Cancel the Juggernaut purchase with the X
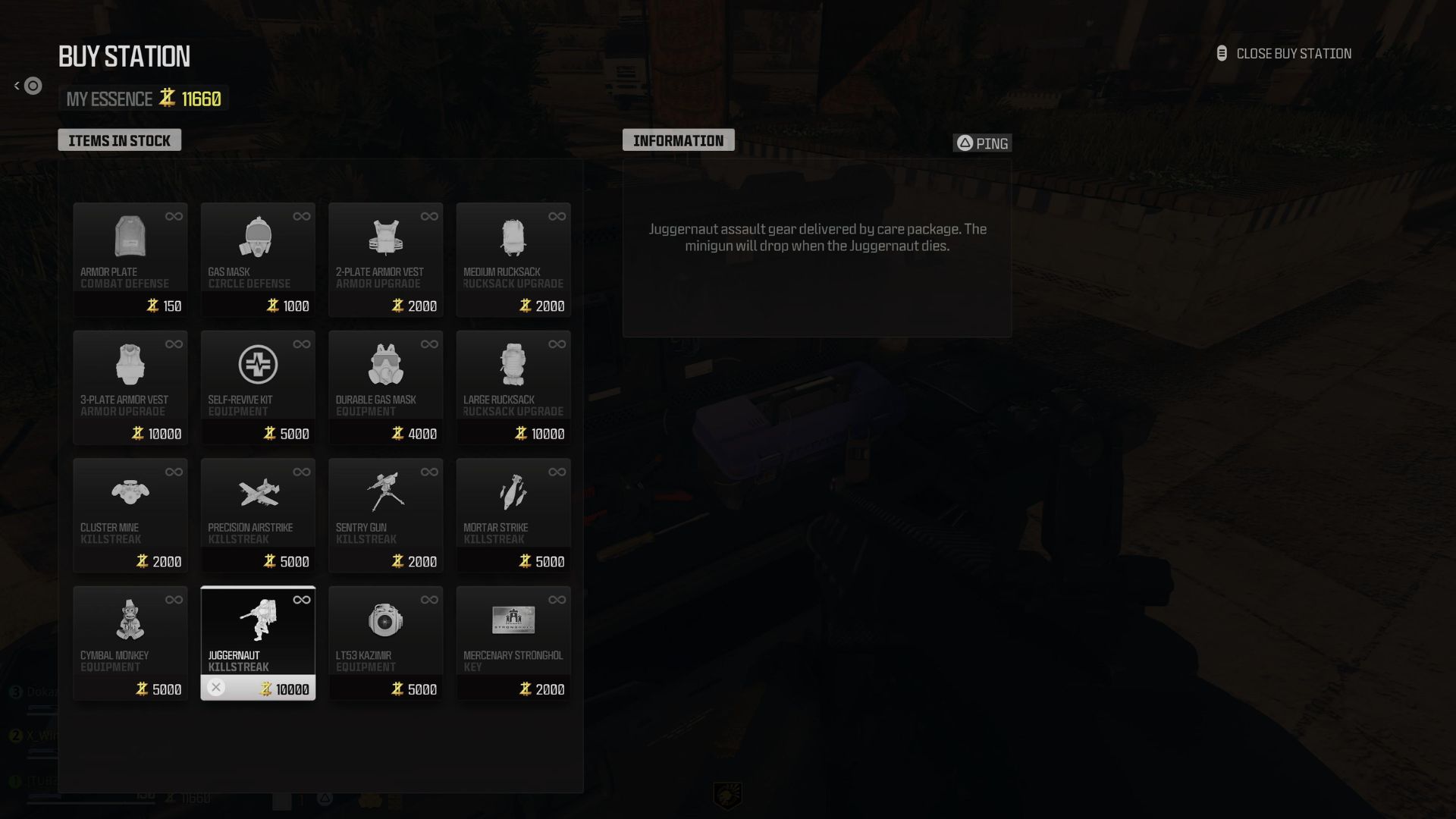1456x819 pixels. pyautogui.click(x=217, y=688)
